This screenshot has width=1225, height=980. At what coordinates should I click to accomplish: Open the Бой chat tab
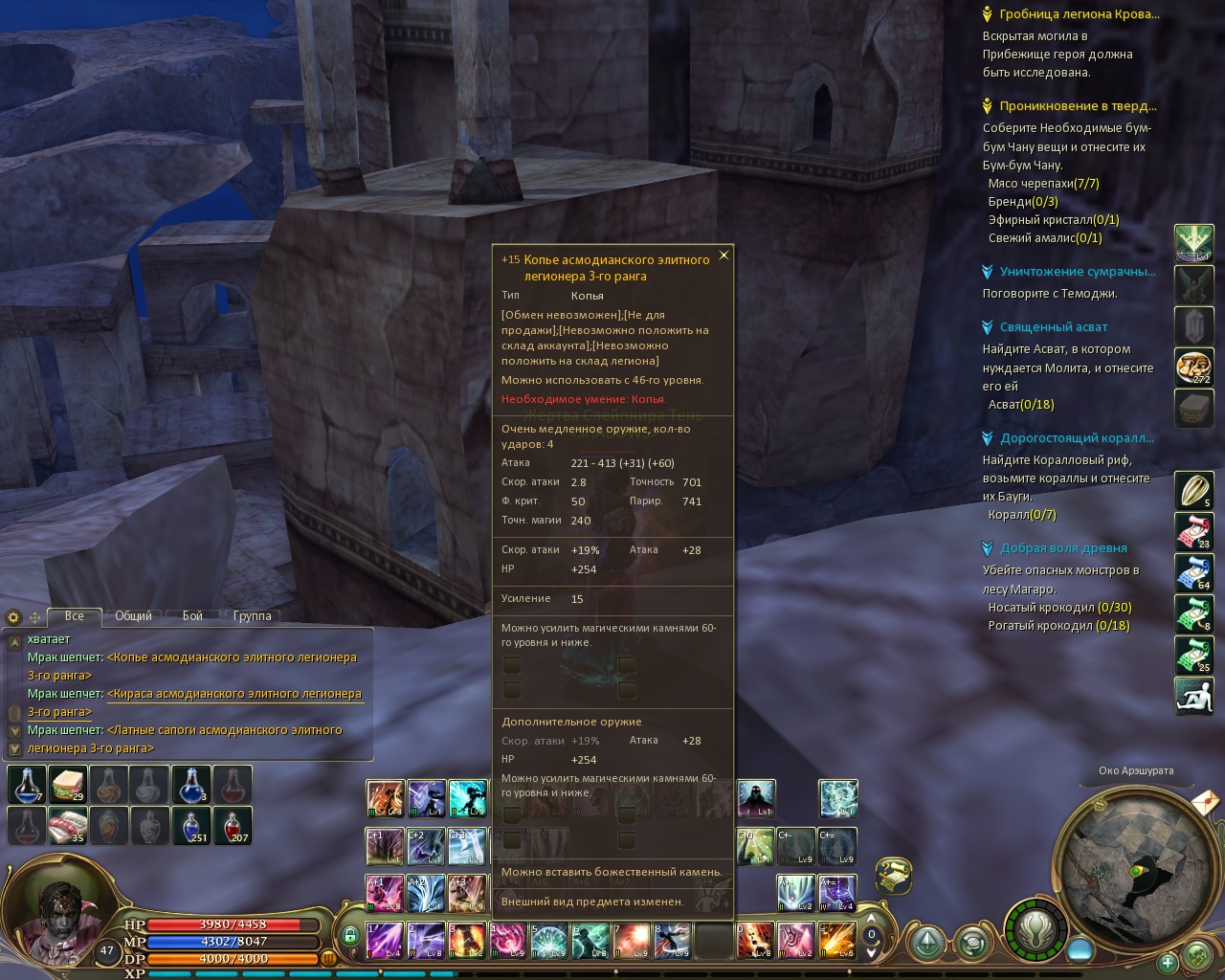coord(192,616)
